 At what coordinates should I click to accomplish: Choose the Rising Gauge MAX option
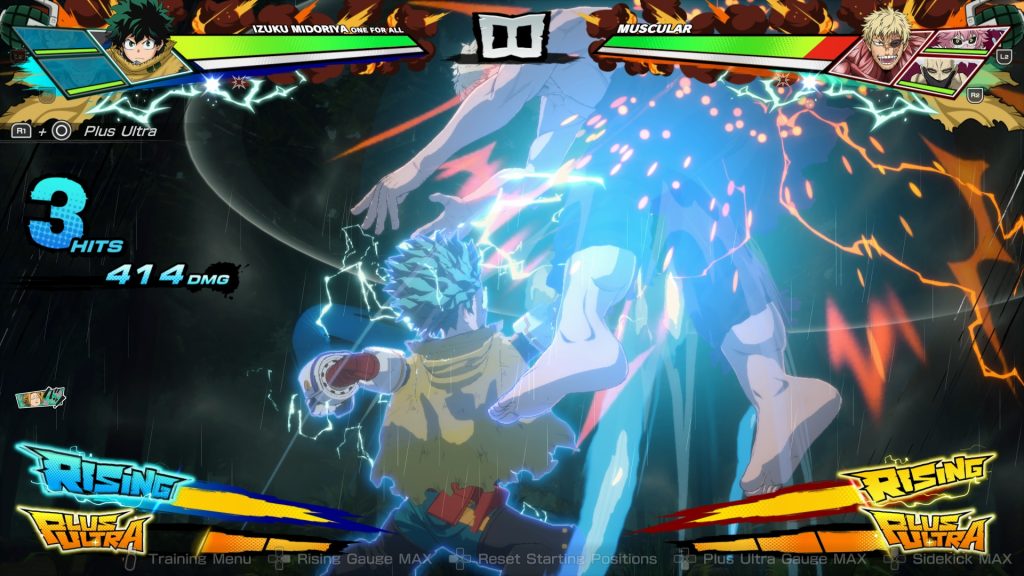click(367, 559)
